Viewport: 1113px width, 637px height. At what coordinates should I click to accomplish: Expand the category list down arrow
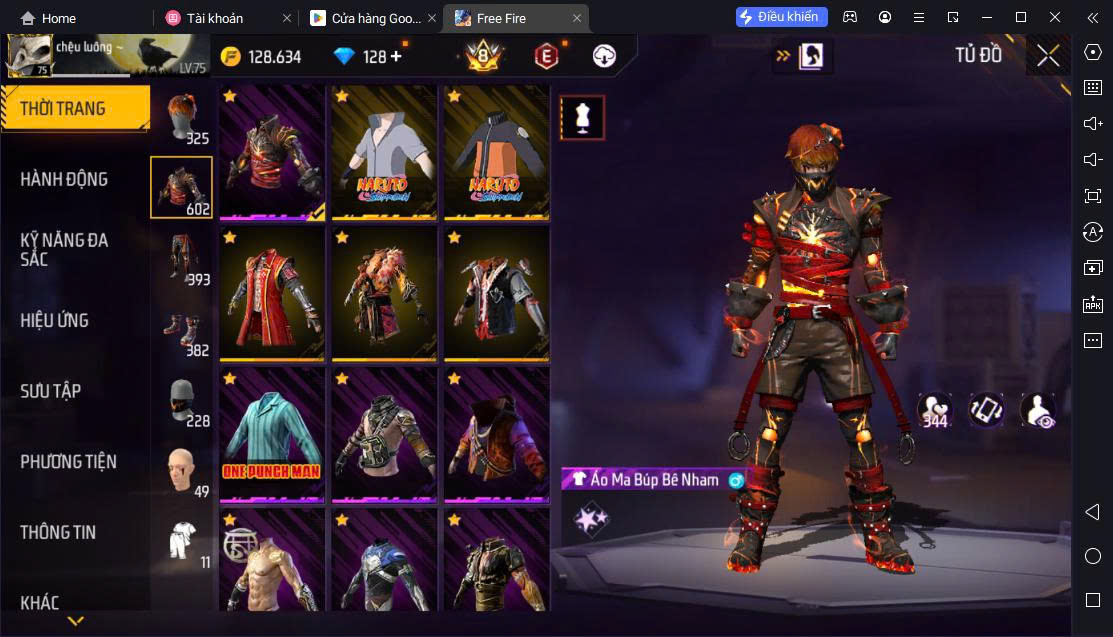click(75, 621)
